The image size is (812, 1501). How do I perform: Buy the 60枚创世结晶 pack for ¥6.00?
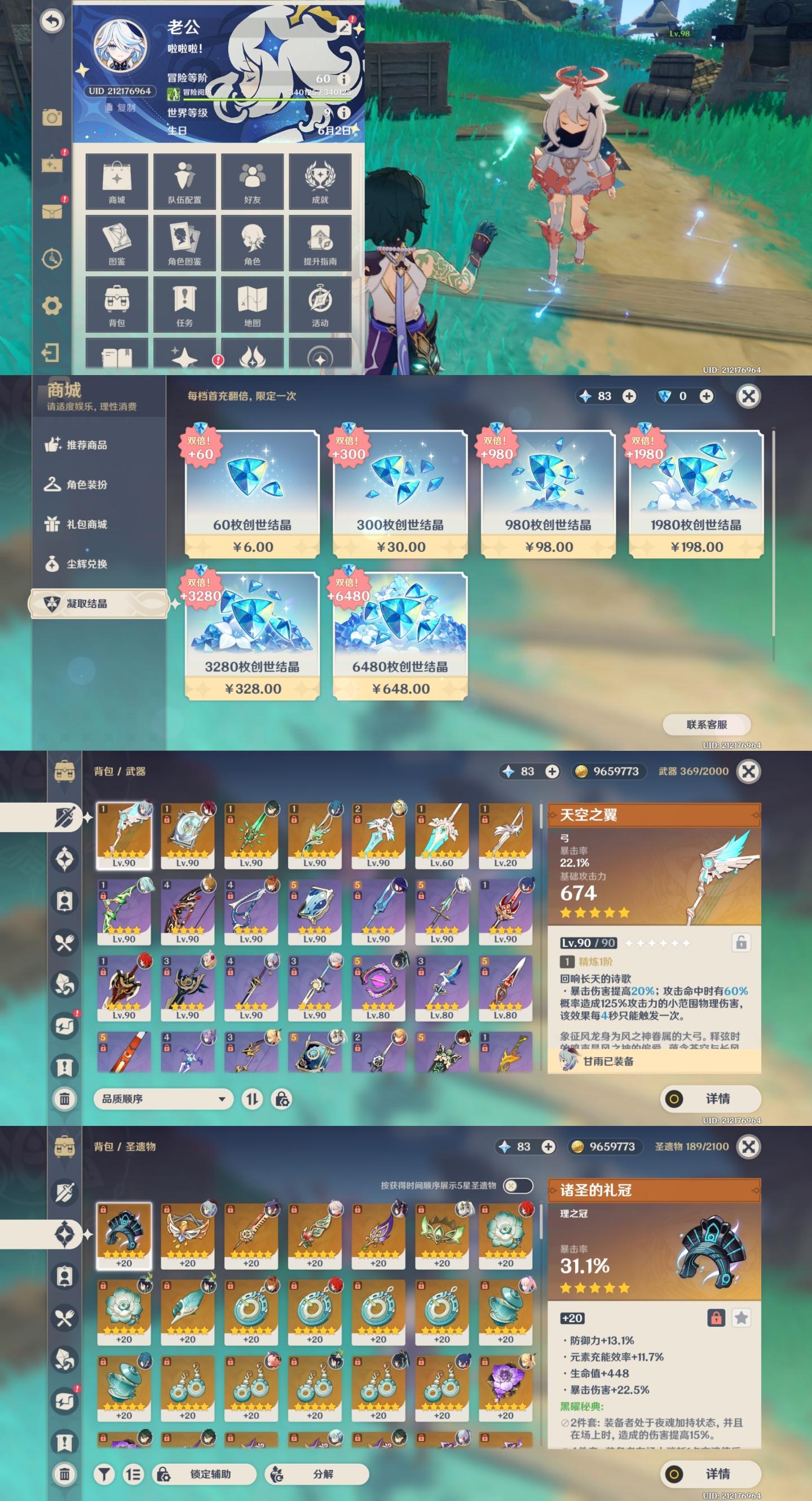(x=252, y=494)
